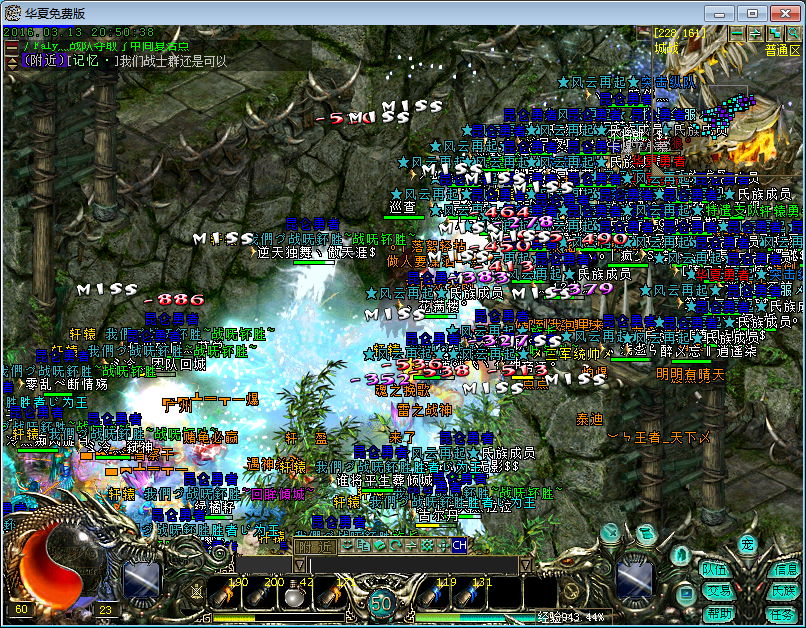Click the round sword icon button
This screenshot has width=806, height=628.
coord(611,535)
